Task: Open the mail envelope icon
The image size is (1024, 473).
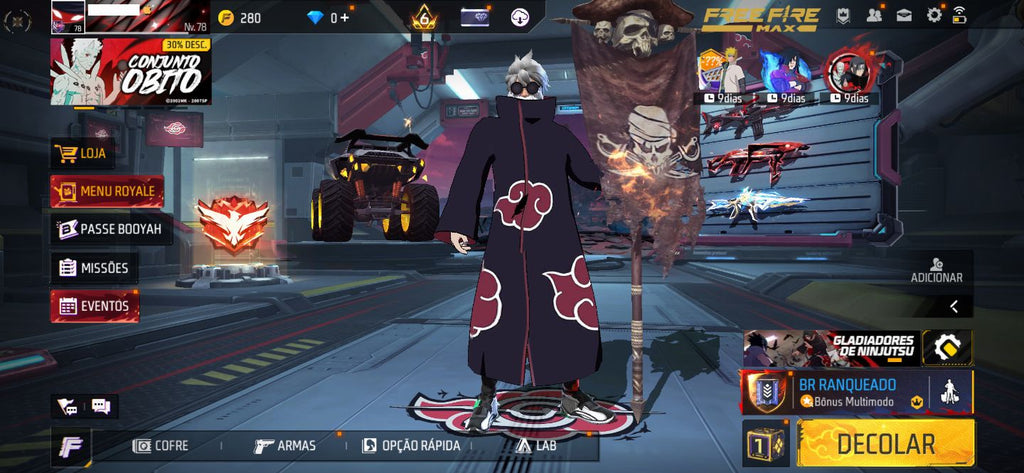Action: click(x=904, y=15)
